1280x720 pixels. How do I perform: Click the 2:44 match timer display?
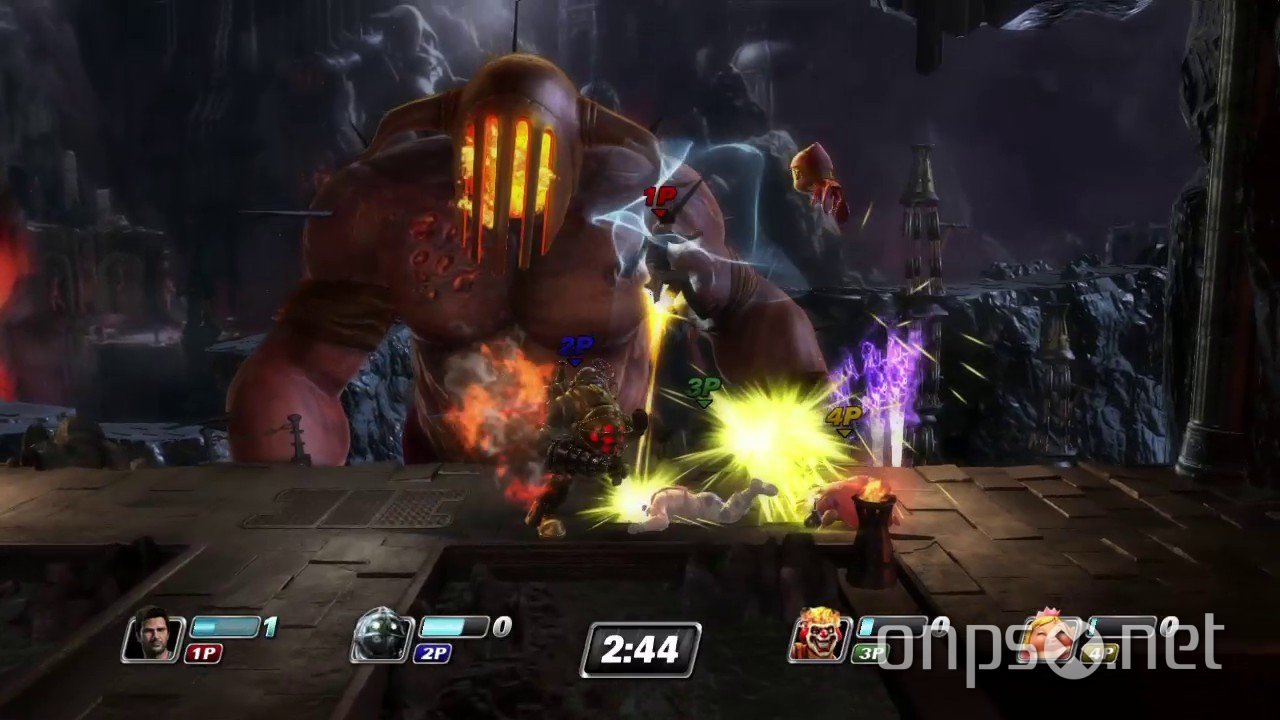[640, 649]
